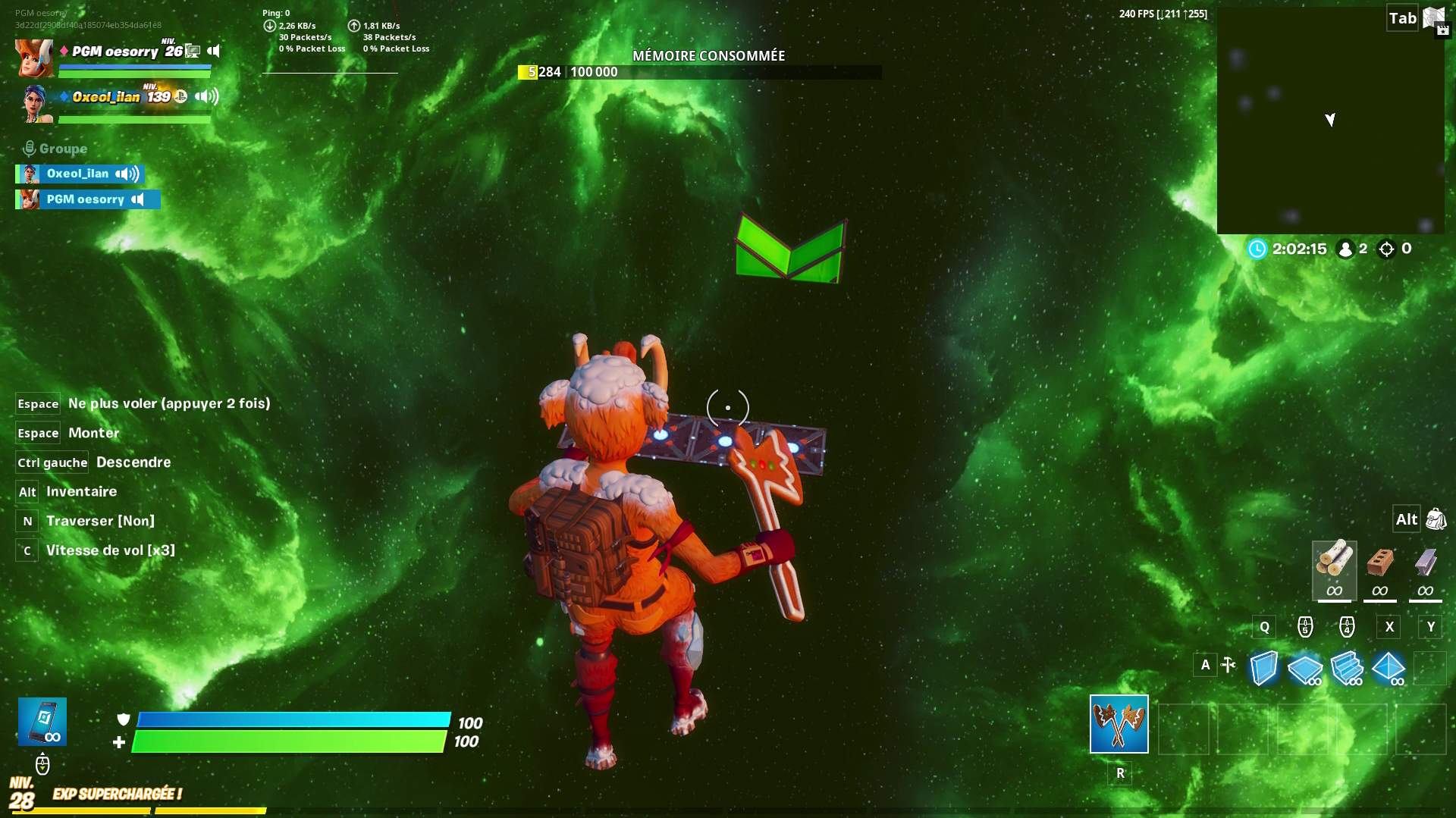Select the floor building piece icon
The image size is (1456, 818).
coord(1306,668)
